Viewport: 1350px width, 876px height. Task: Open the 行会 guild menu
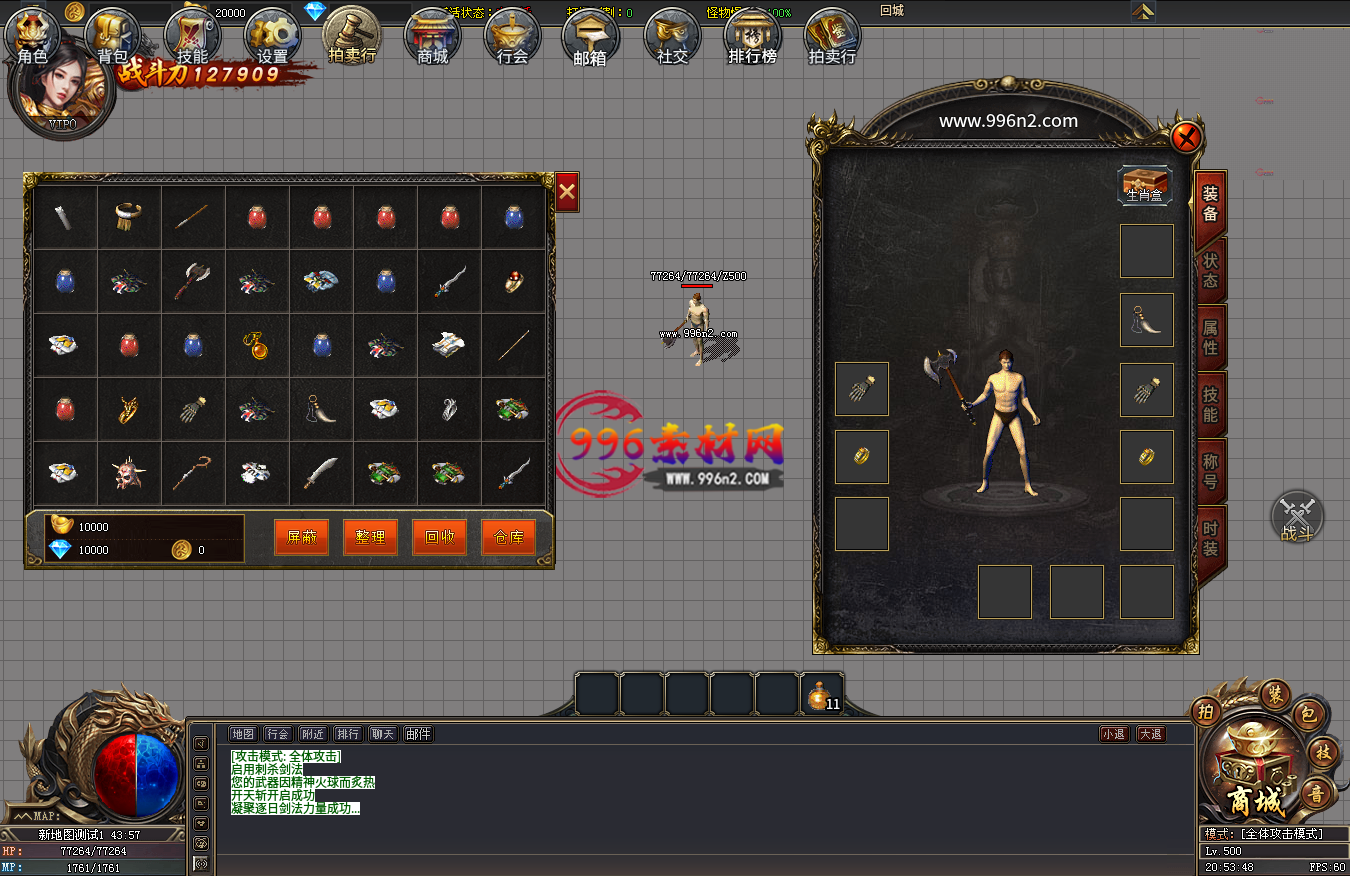[512, 38]
